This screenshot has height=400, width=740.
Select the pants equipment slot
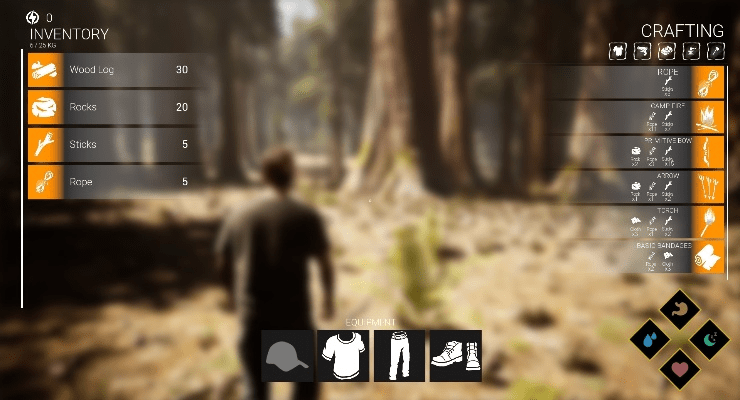pyautogui.click(x=399, y=355)
